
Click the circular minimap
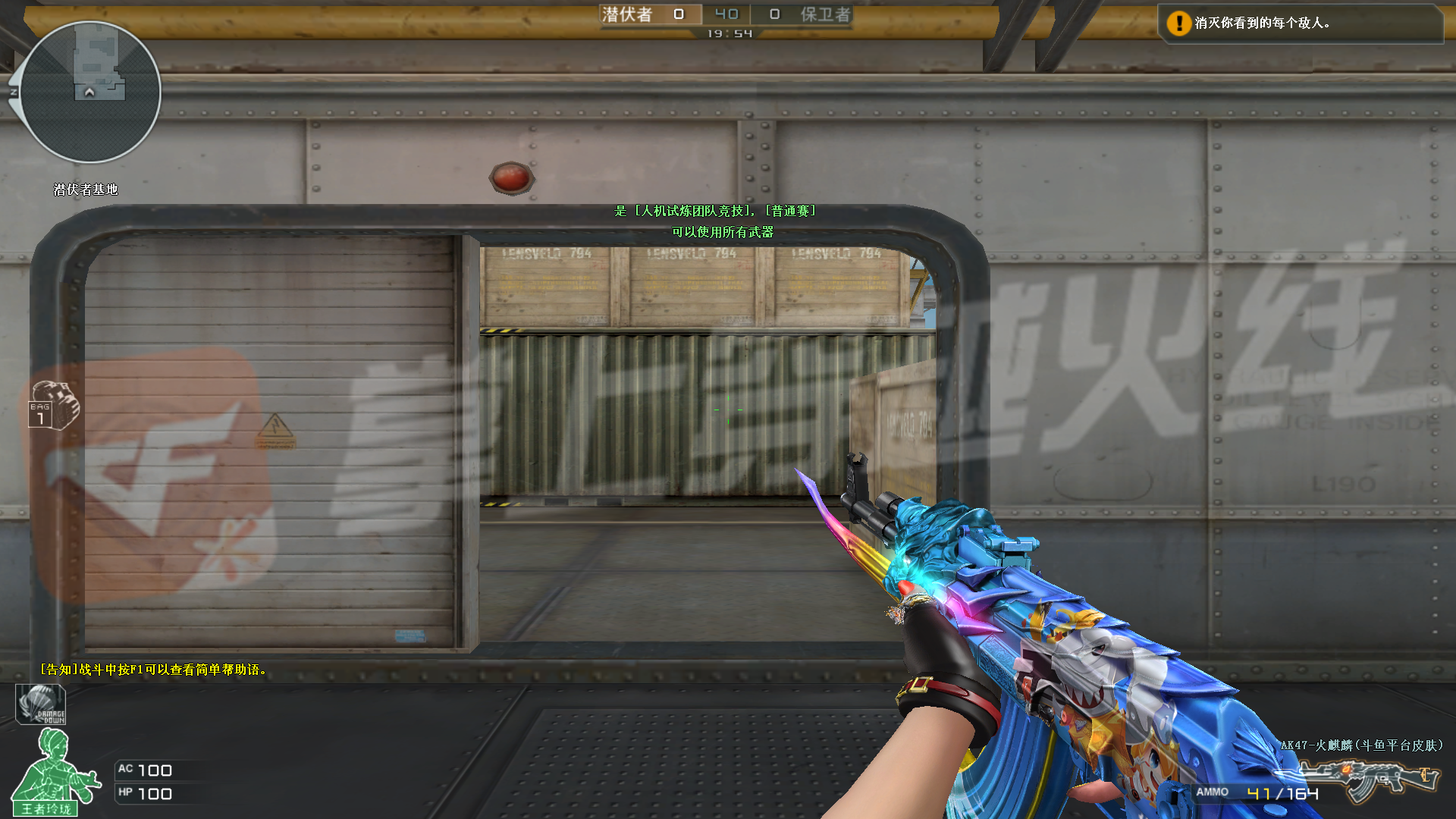click(x=90, y=92)
